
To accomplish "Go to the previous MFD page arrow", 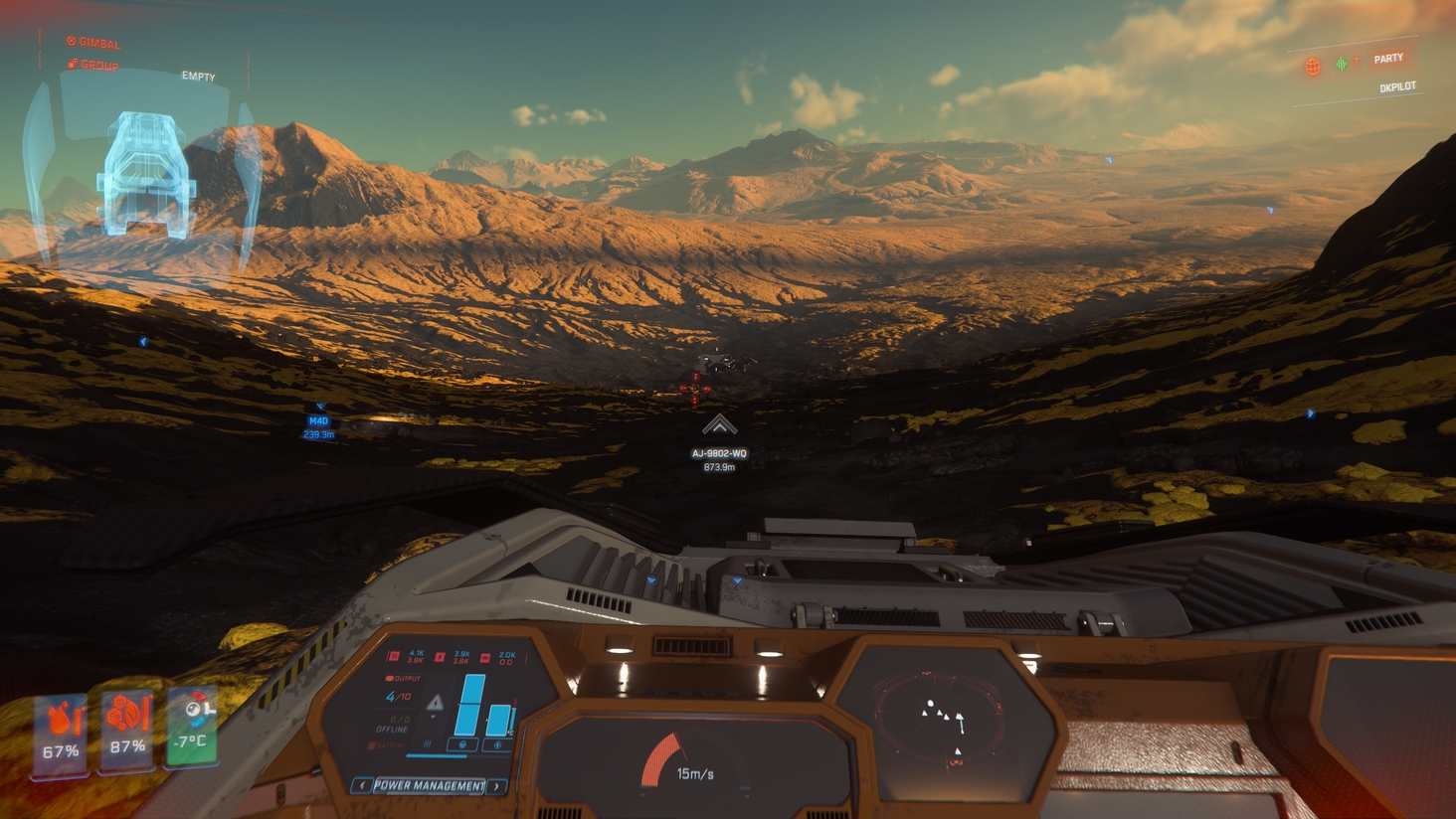I will point(362,785).
